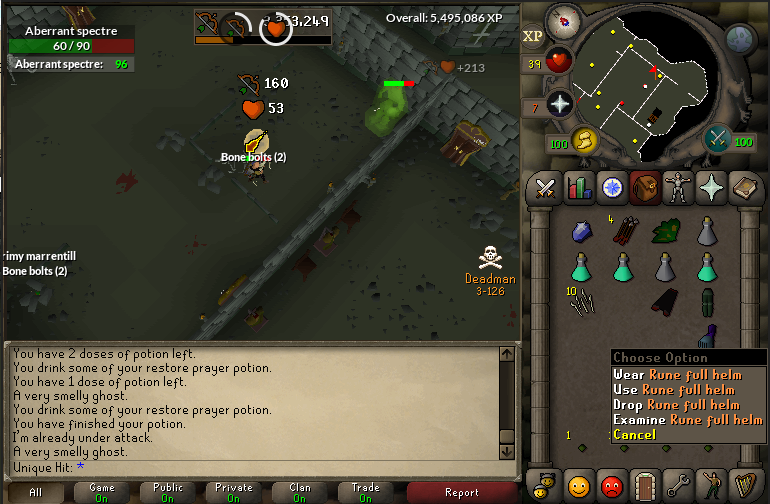Cancel the Choose Option menu

tap(635, 434)
